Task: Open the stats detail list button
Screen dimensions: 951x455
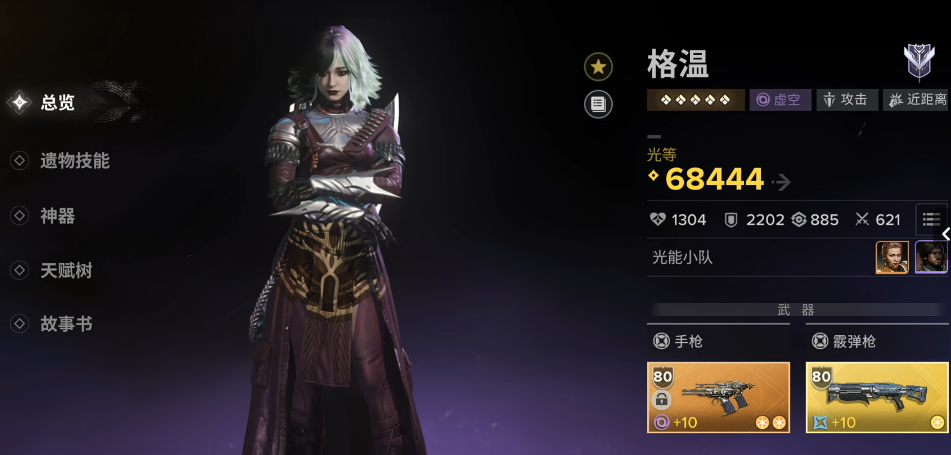Action: coord(931,219)
